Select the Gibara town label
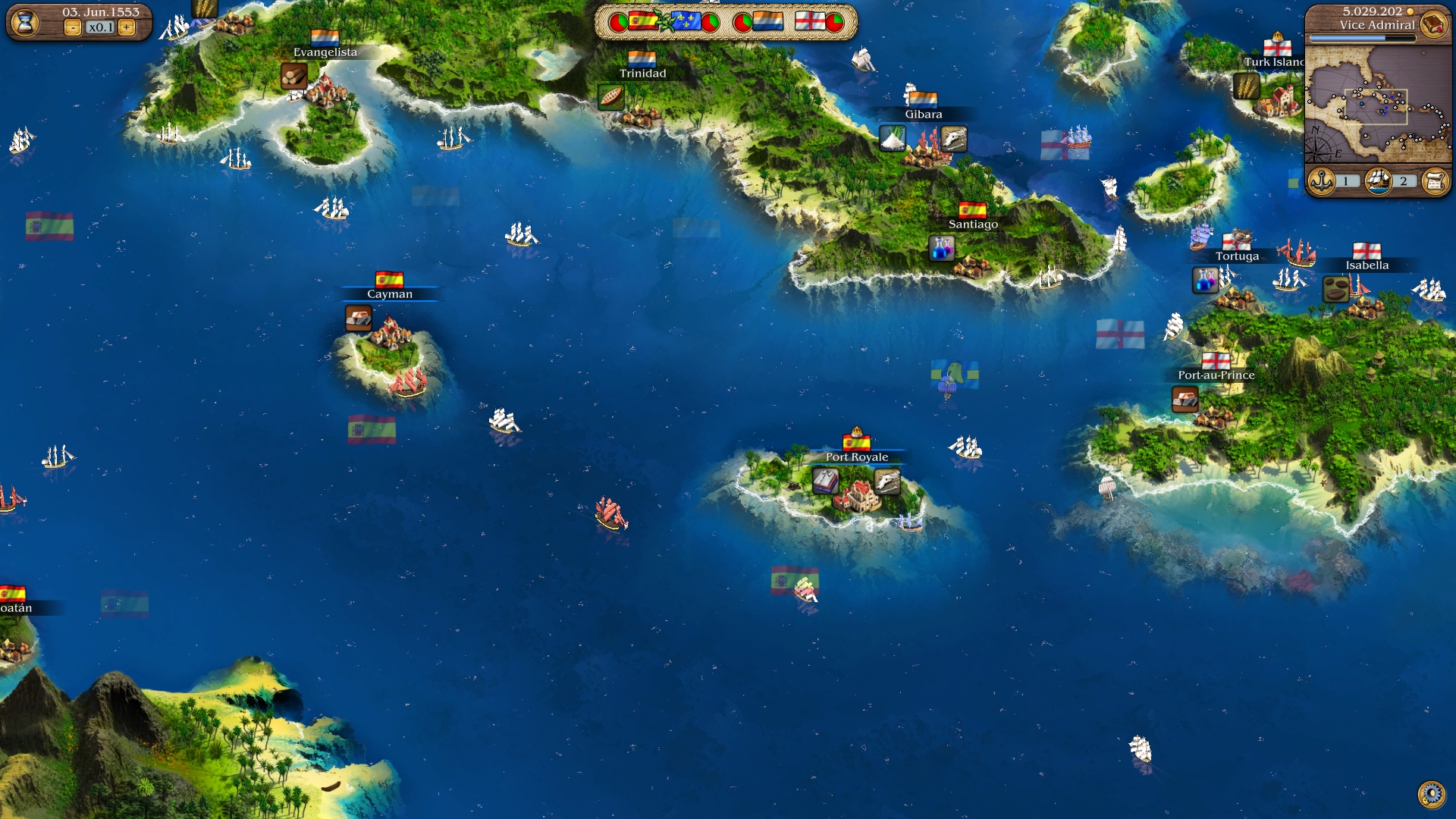 923,115
